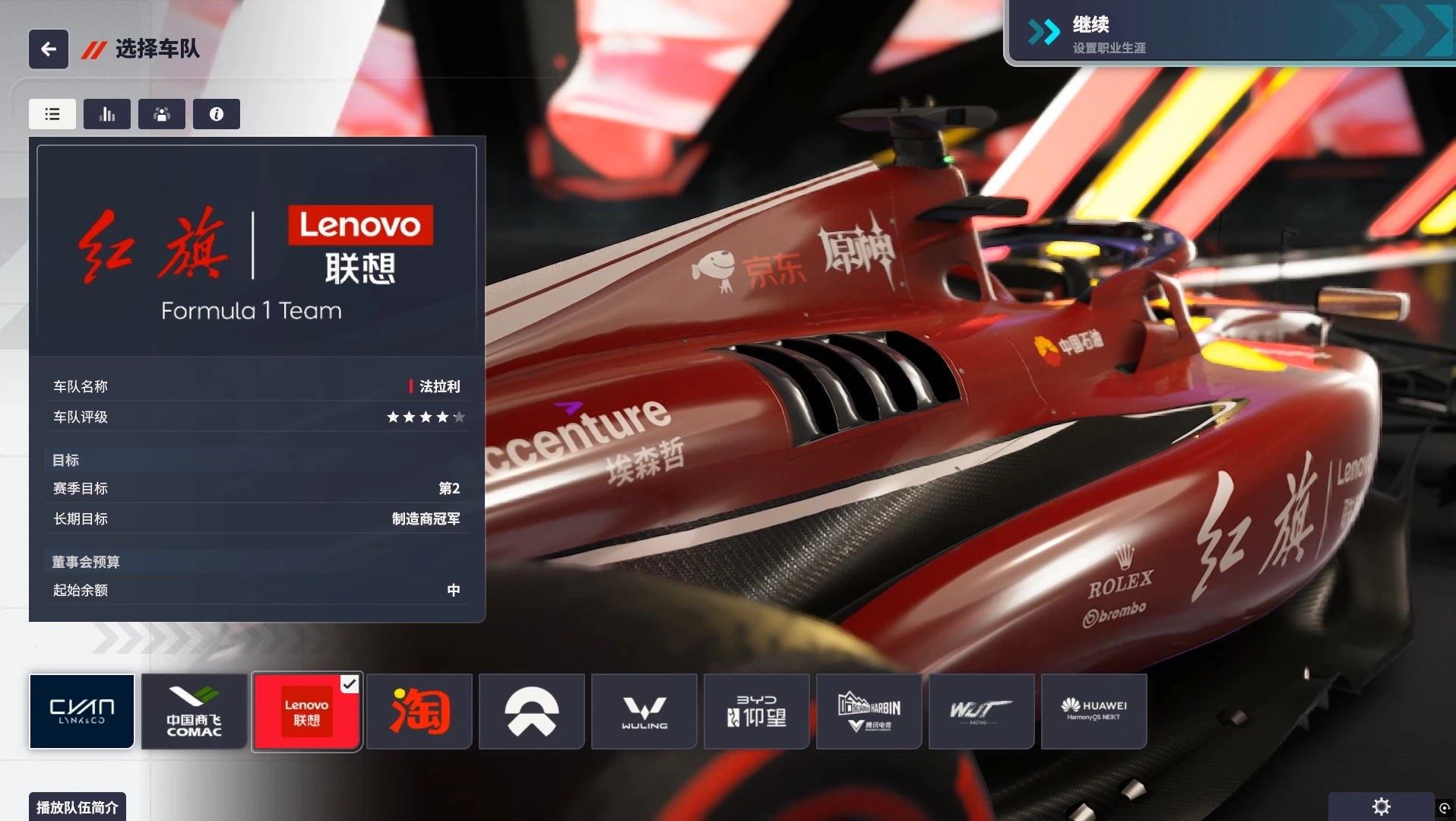Open the bar chart stats tab

(x=107, y=114)
